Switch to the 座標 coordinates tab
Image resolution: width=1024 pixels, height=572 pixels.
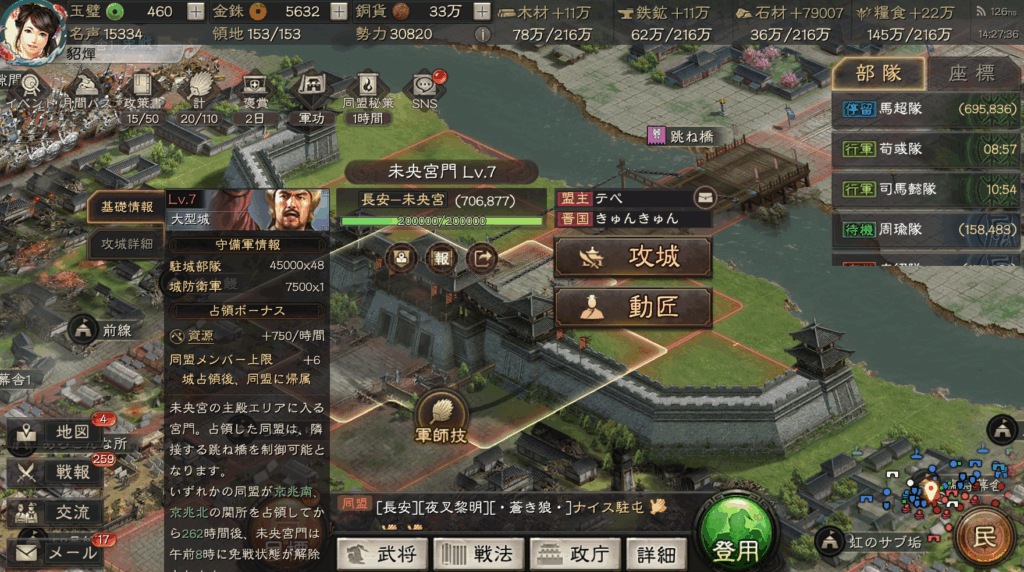click(971, 73)
